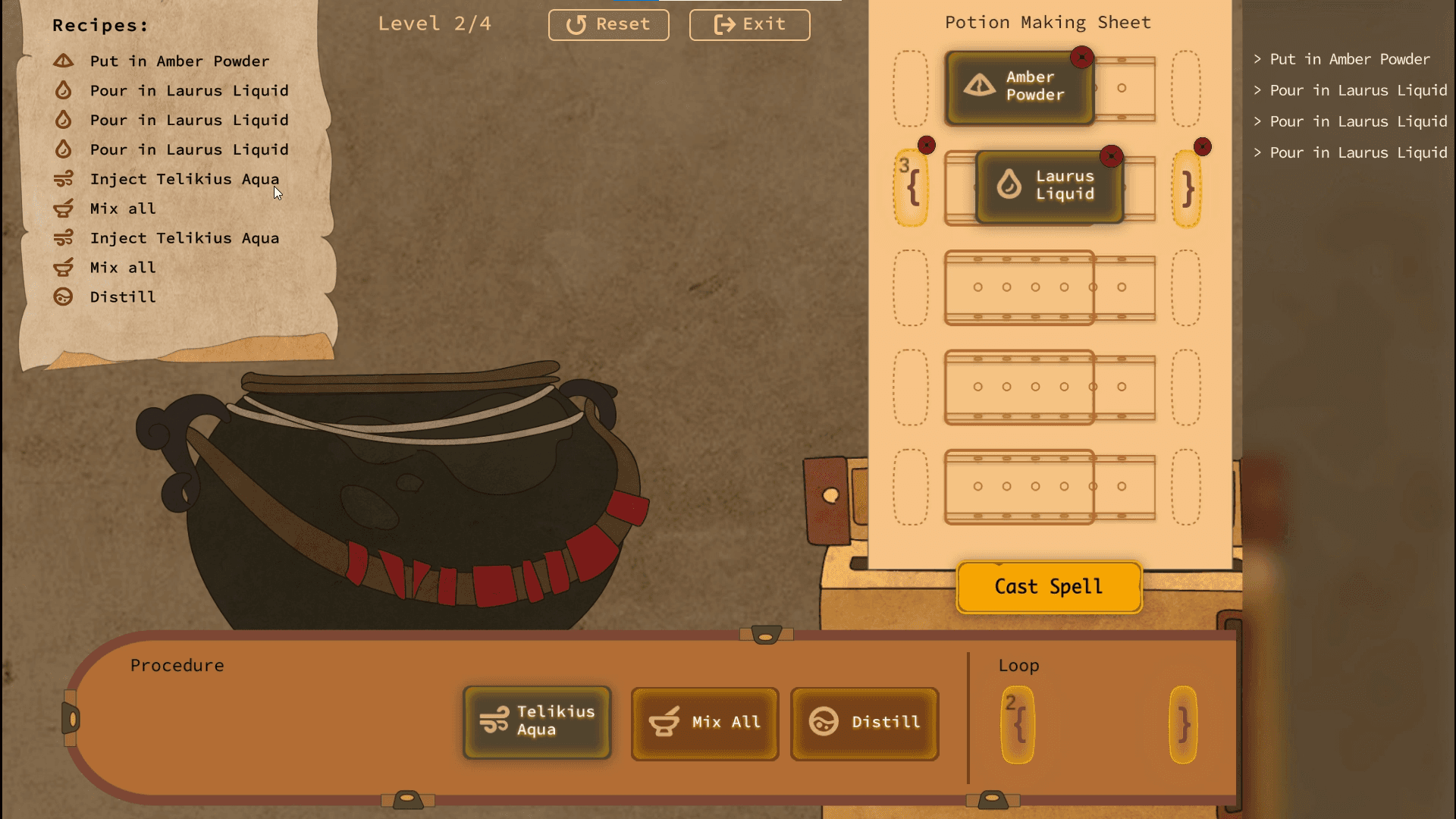The image size is (1456, 819).
Task: Select the Mix All procedure block
Action: pos(704,723)
